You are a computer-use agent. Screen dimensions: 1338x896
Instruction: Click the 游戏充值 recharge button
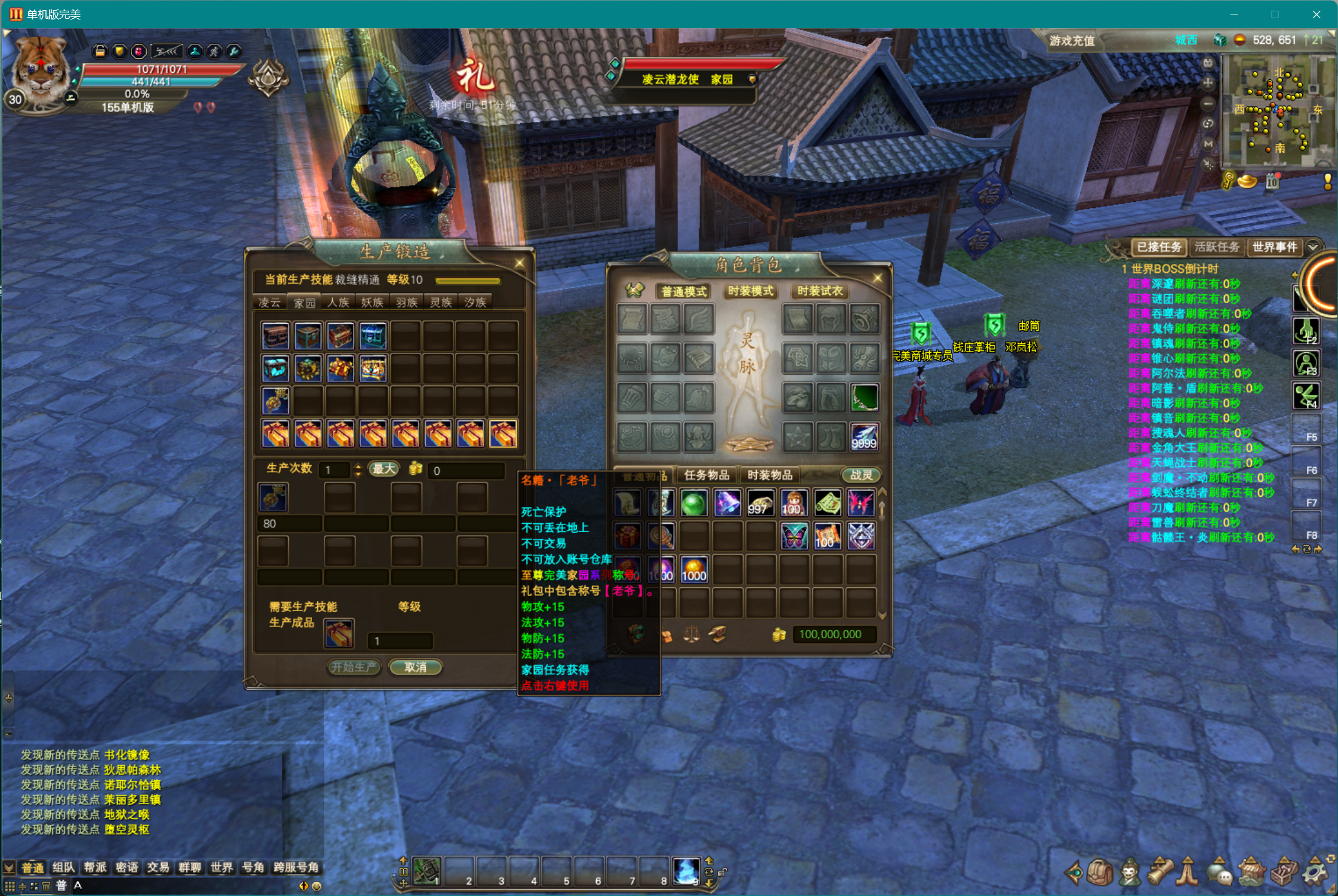1072,41
